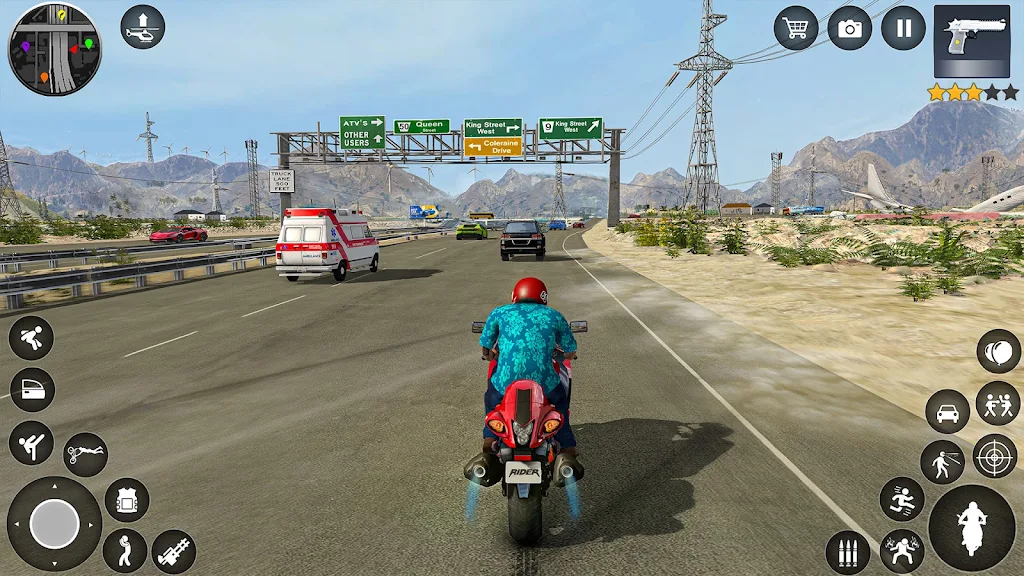This screenshot has width=1024, height=576.
Task: Activate the bike stunt dive icon
Action: point(85,455)
